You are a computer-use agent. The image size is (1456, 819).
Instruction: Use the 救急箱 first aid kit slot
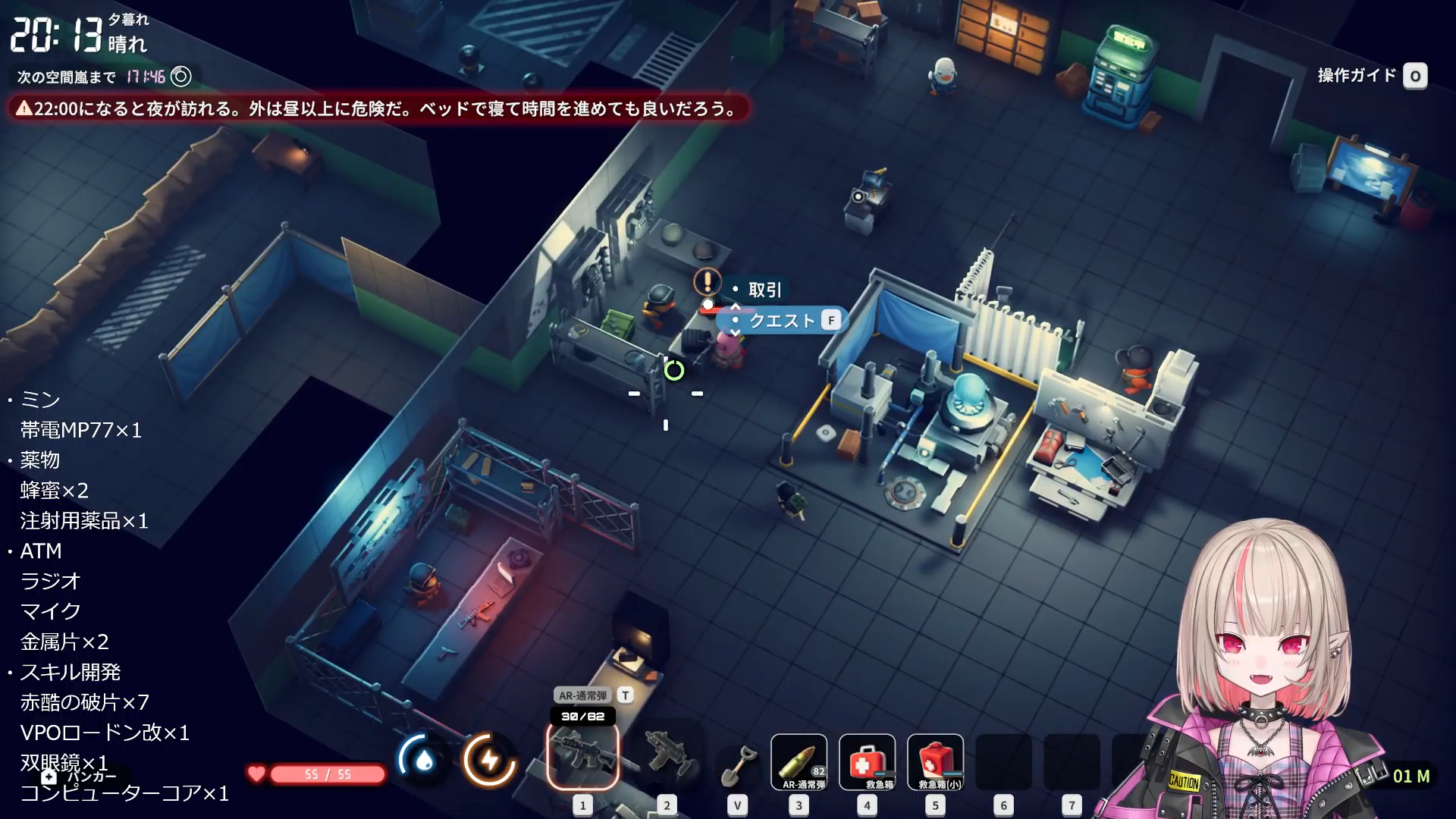click(x=867, y=762)
